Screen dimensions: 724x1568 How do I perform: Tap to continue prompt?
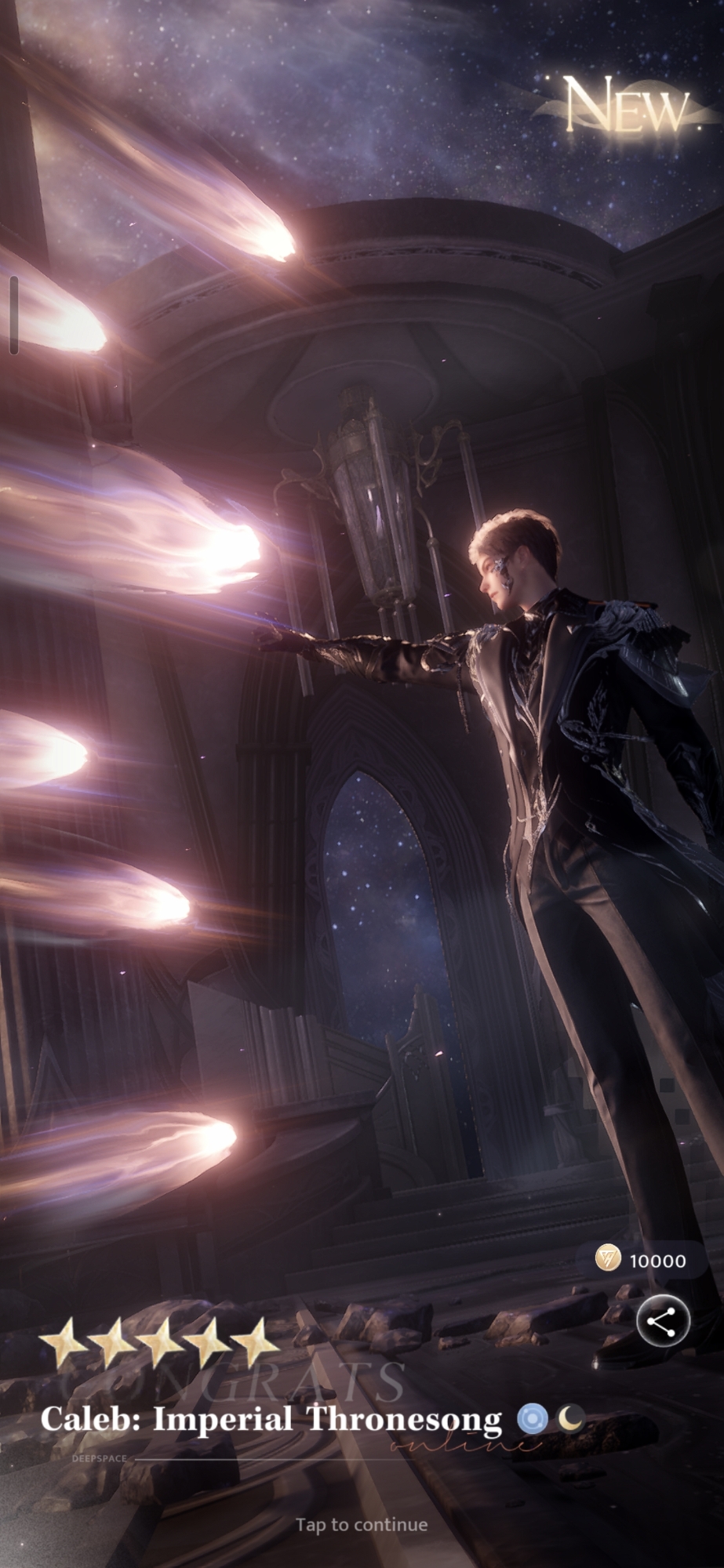point(362,1525)
